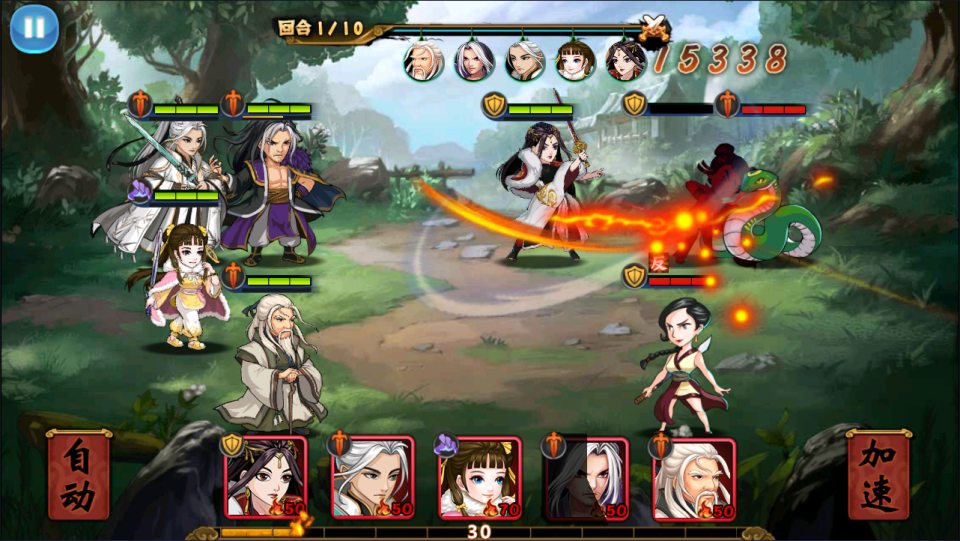Pause the battle with the blue button
This screenshot has height=541, width=960.
[34, 28]
